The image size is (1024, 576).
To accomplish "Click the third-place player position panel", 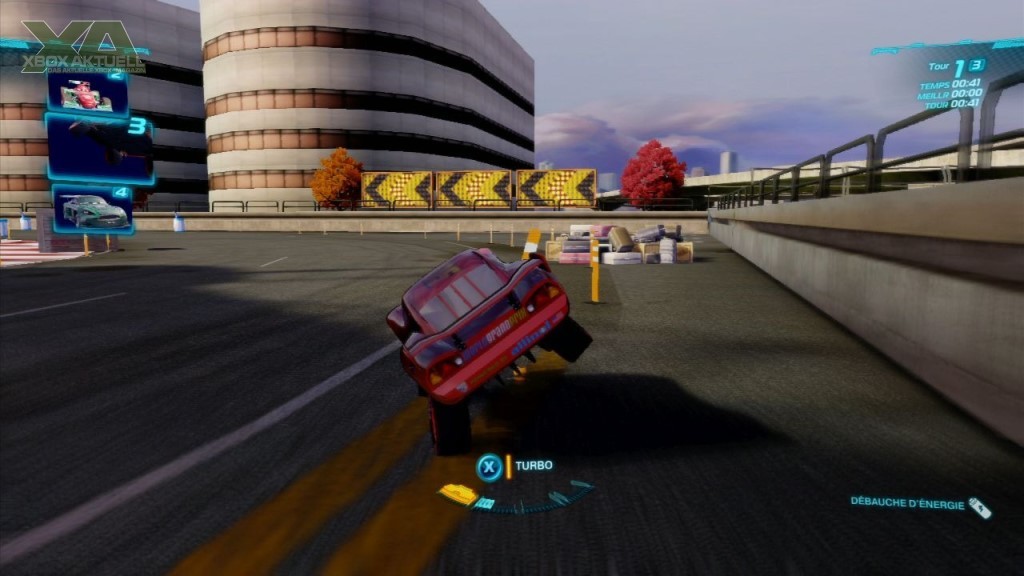I will tap(99, 148).
